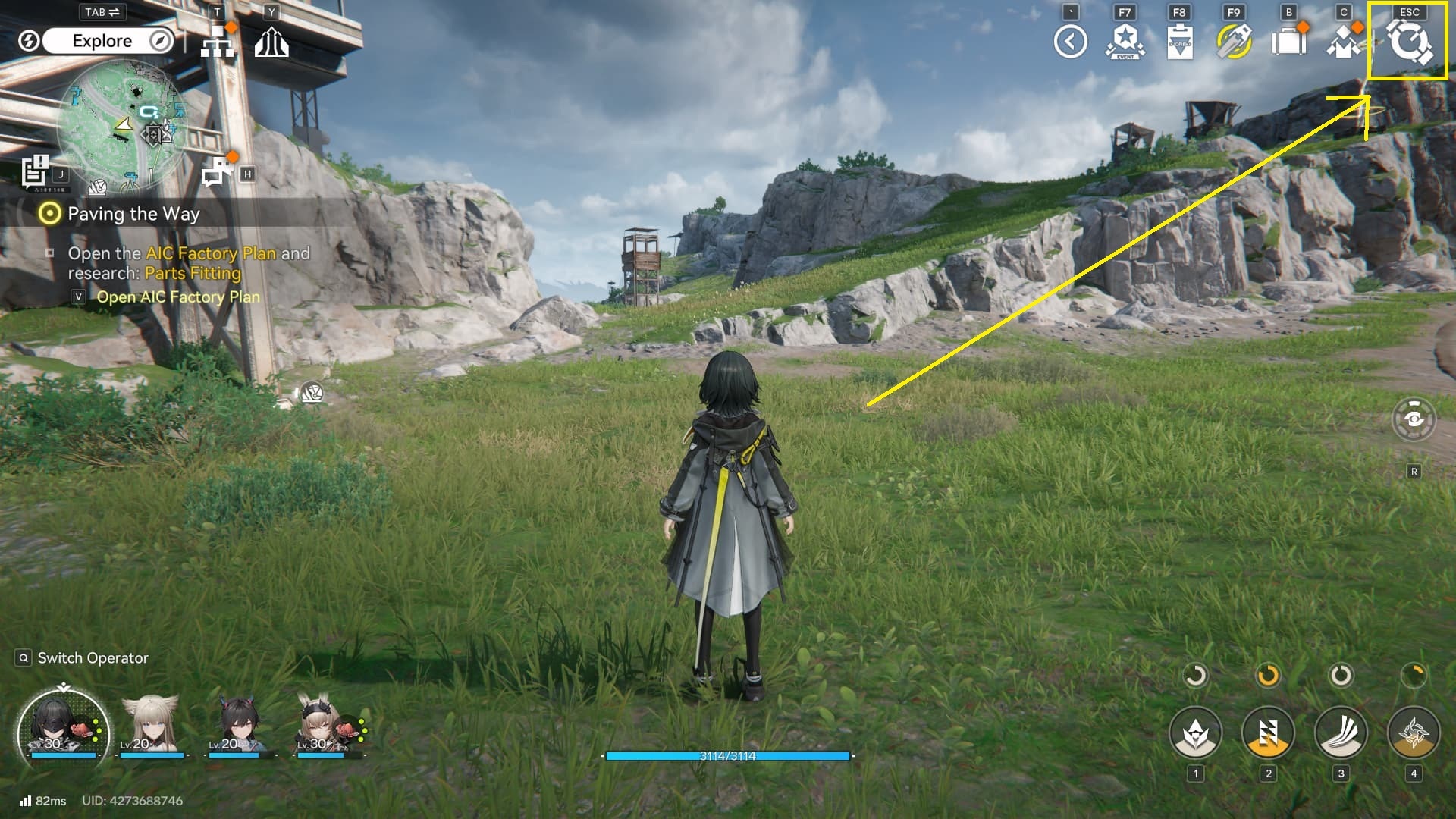
Task: Open the backpack briefcase icon
Action: click(1288, 42)
